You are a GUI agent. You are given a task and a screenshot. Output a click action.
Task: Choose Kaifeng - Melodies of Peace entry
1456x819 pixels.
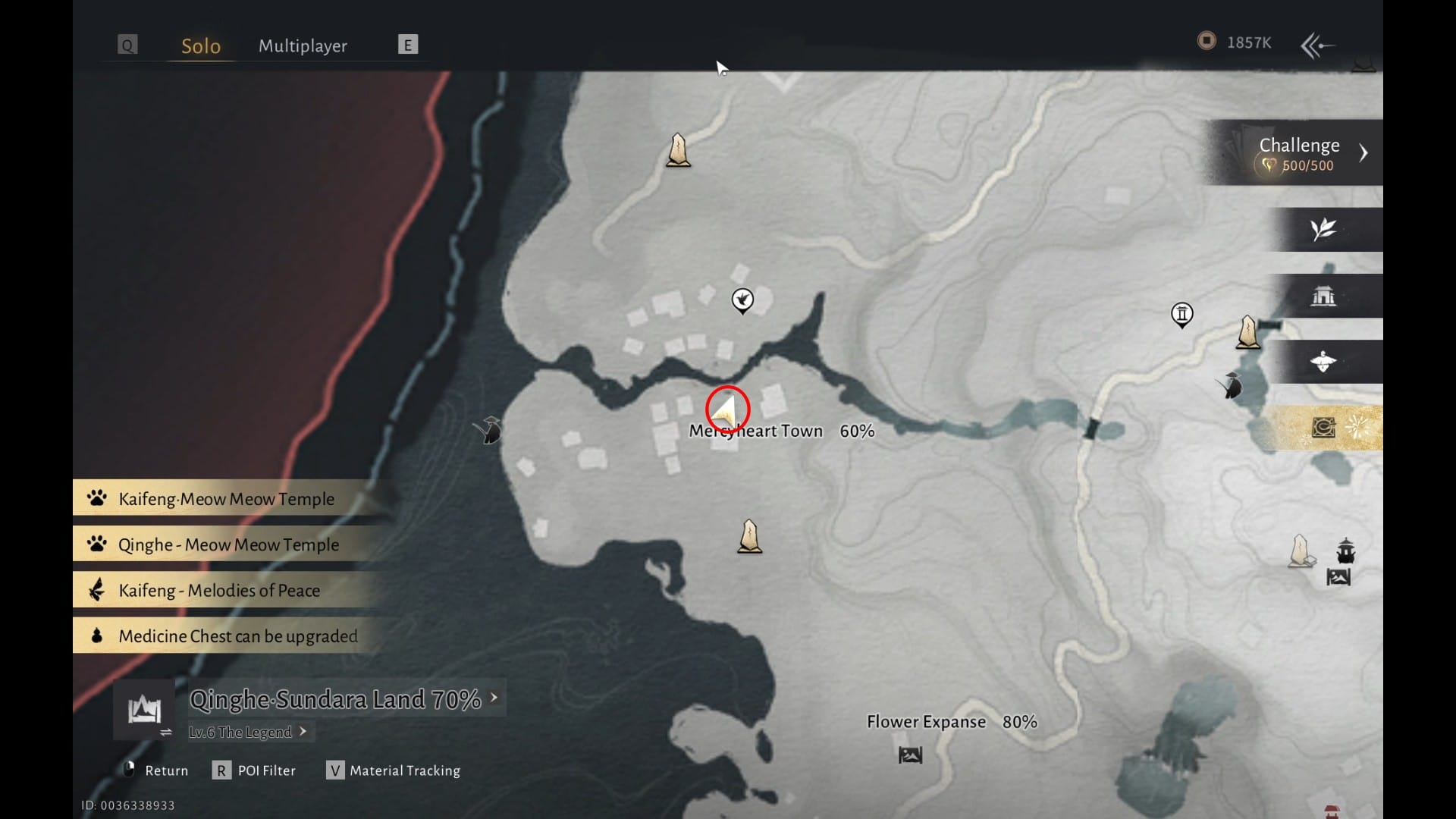tap(218, 590)
